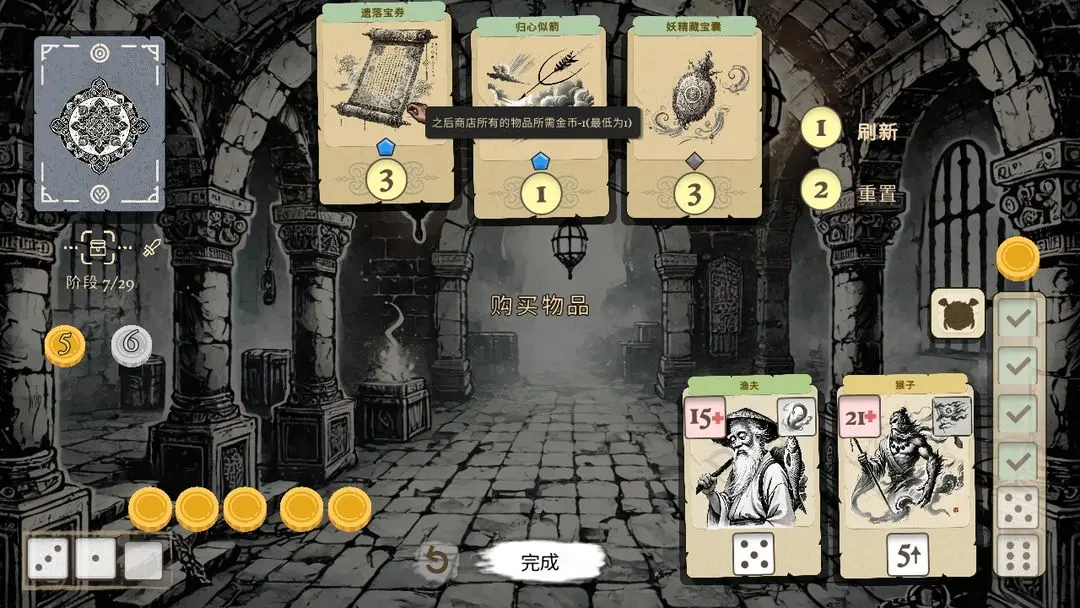Select the six-pip die in the side column
The width and height of the screenshot is (1080, 608).
(1018, 554)
